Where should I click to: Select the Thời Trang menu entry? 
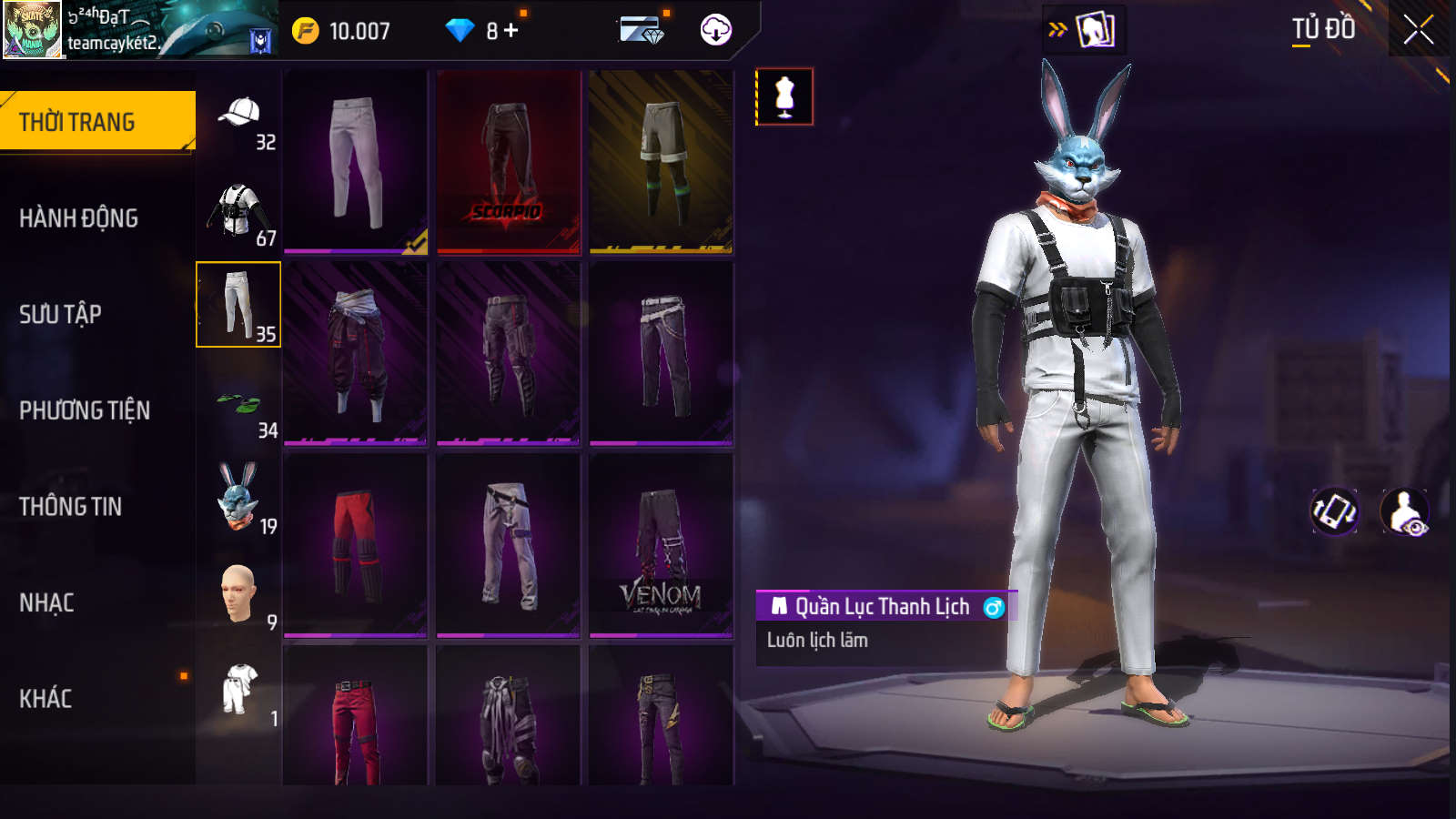tap(78, 122)
